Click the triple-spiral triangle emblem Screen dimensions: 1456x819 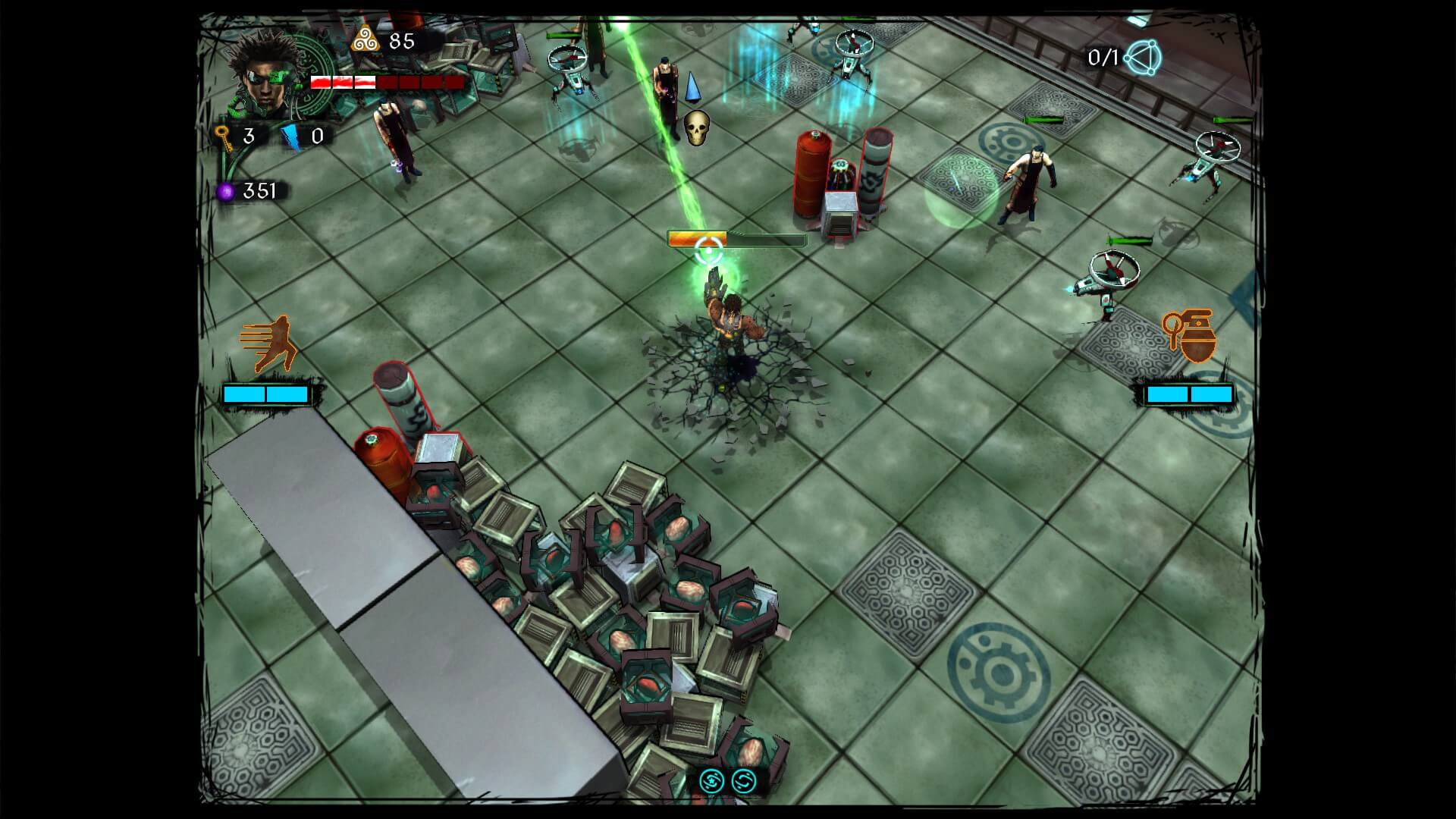365,39
